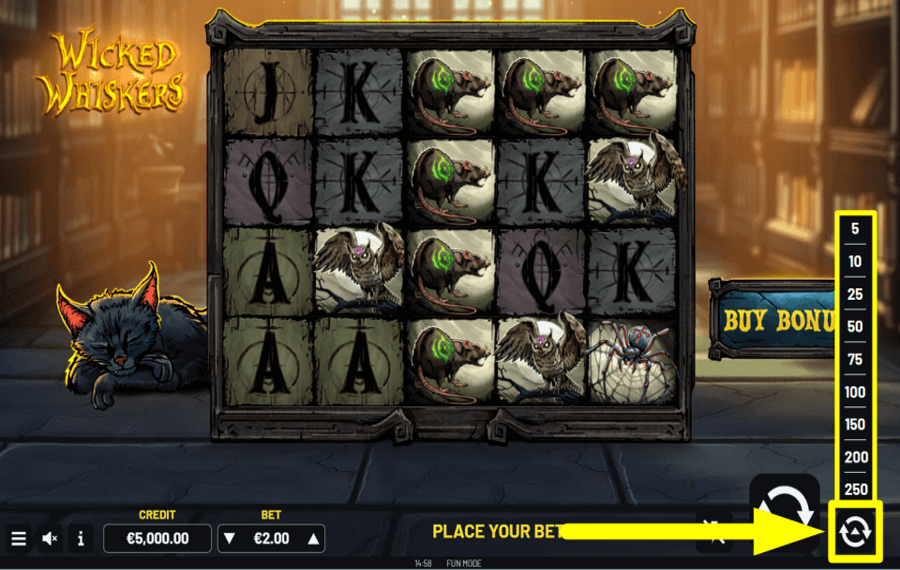
Task: Click the highlighted autoplay button
Action: click(856, 531)
